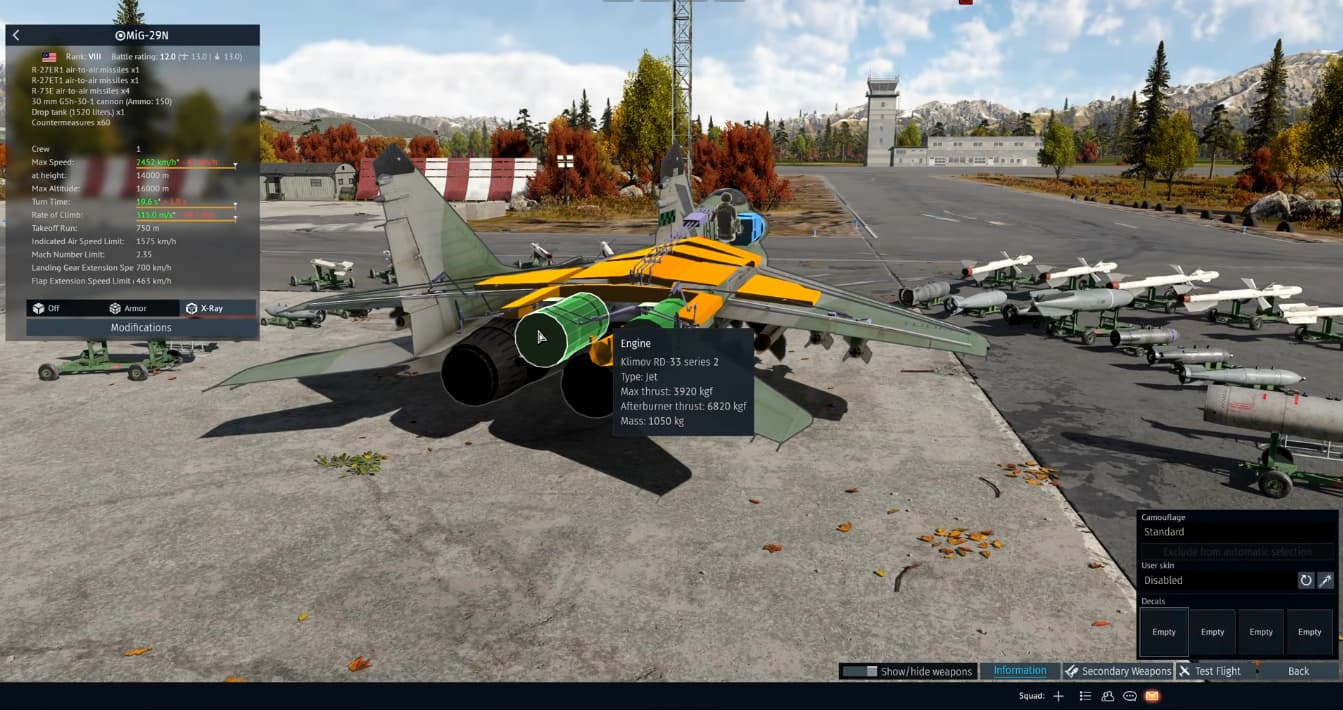Switch protection view to Off
1343x710 pixels.
[47, 308]
